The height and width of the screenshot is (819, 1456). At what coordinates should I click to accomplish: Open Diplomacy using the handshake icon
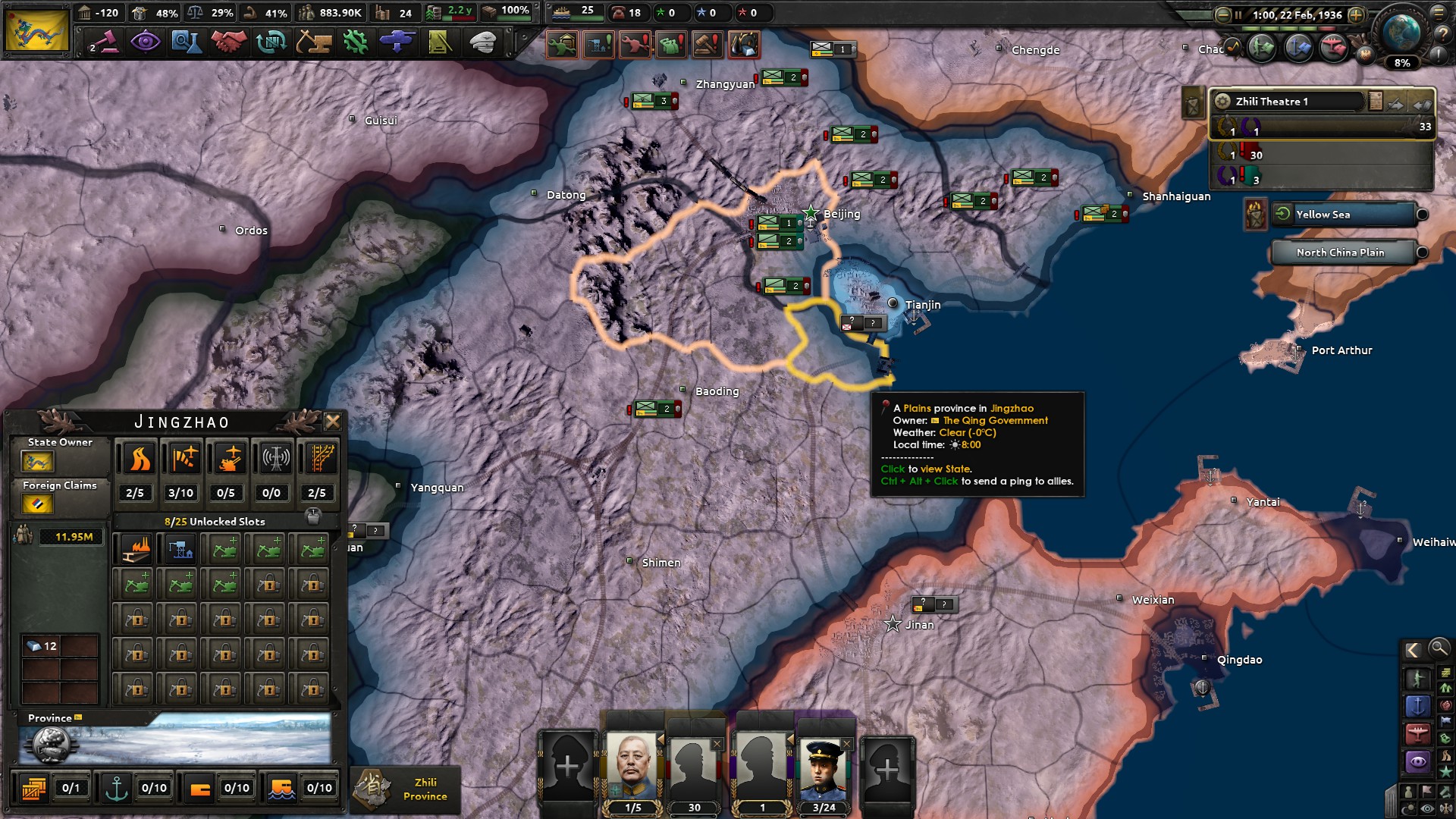[x=229, y=43]
